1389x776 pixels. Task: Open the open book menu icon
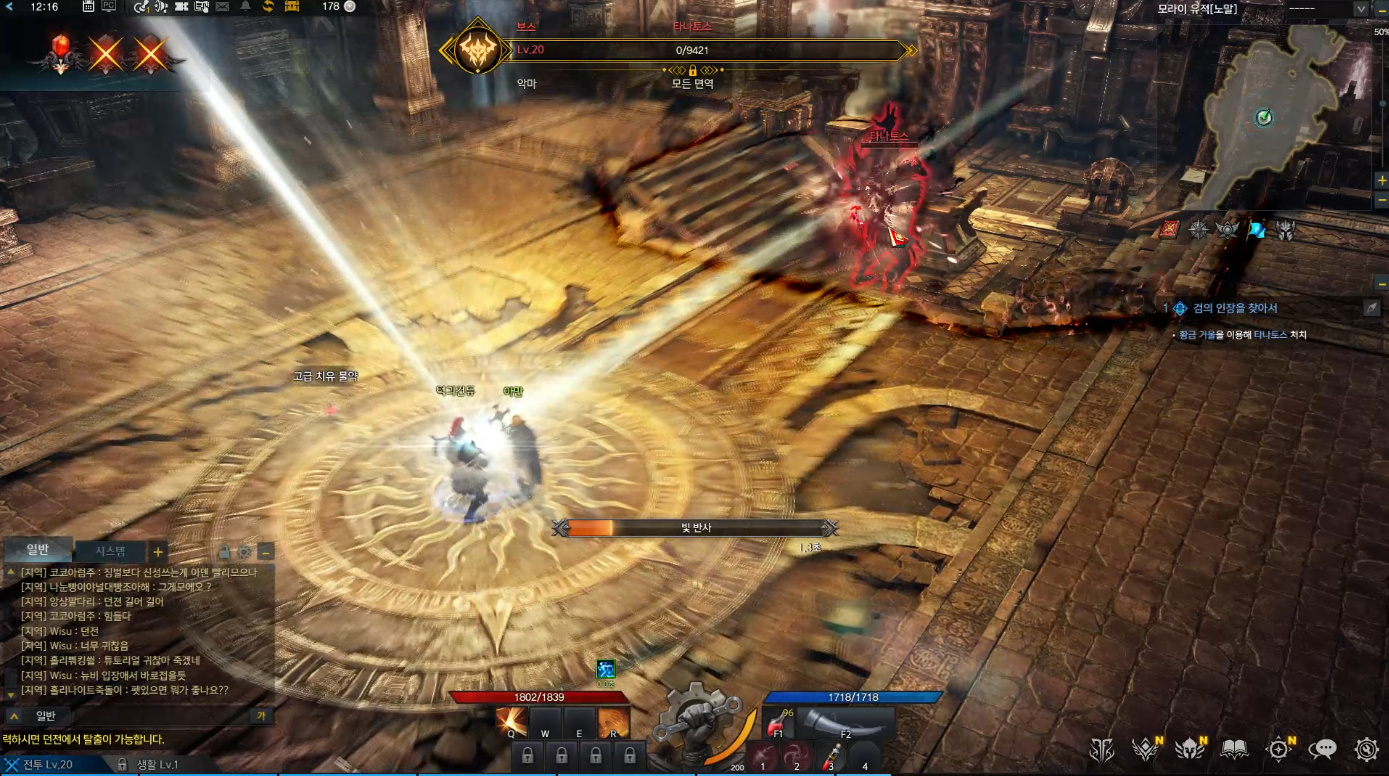pos(1235,749)
